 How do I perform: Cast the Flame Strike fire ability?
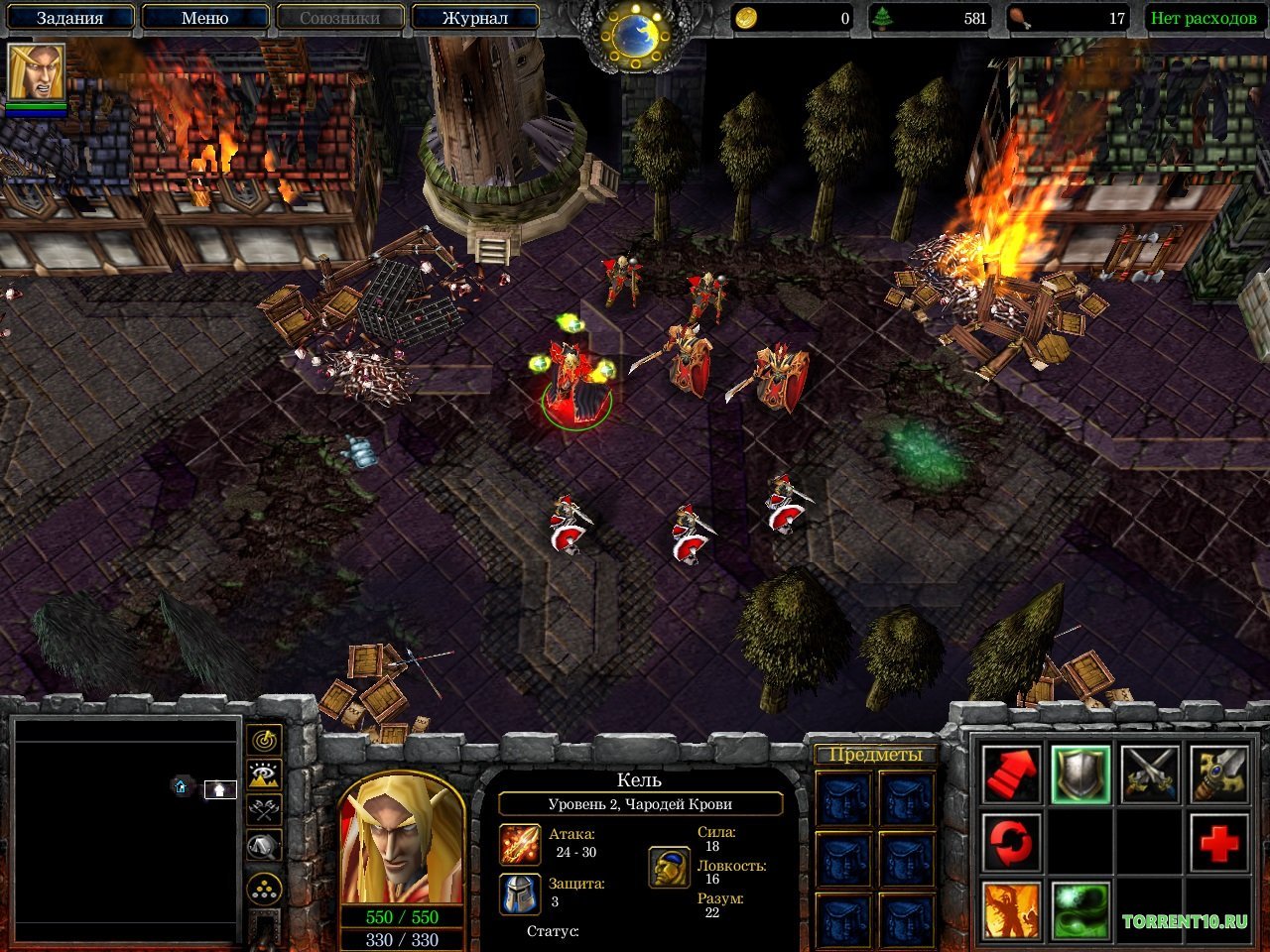(1011, 910)
